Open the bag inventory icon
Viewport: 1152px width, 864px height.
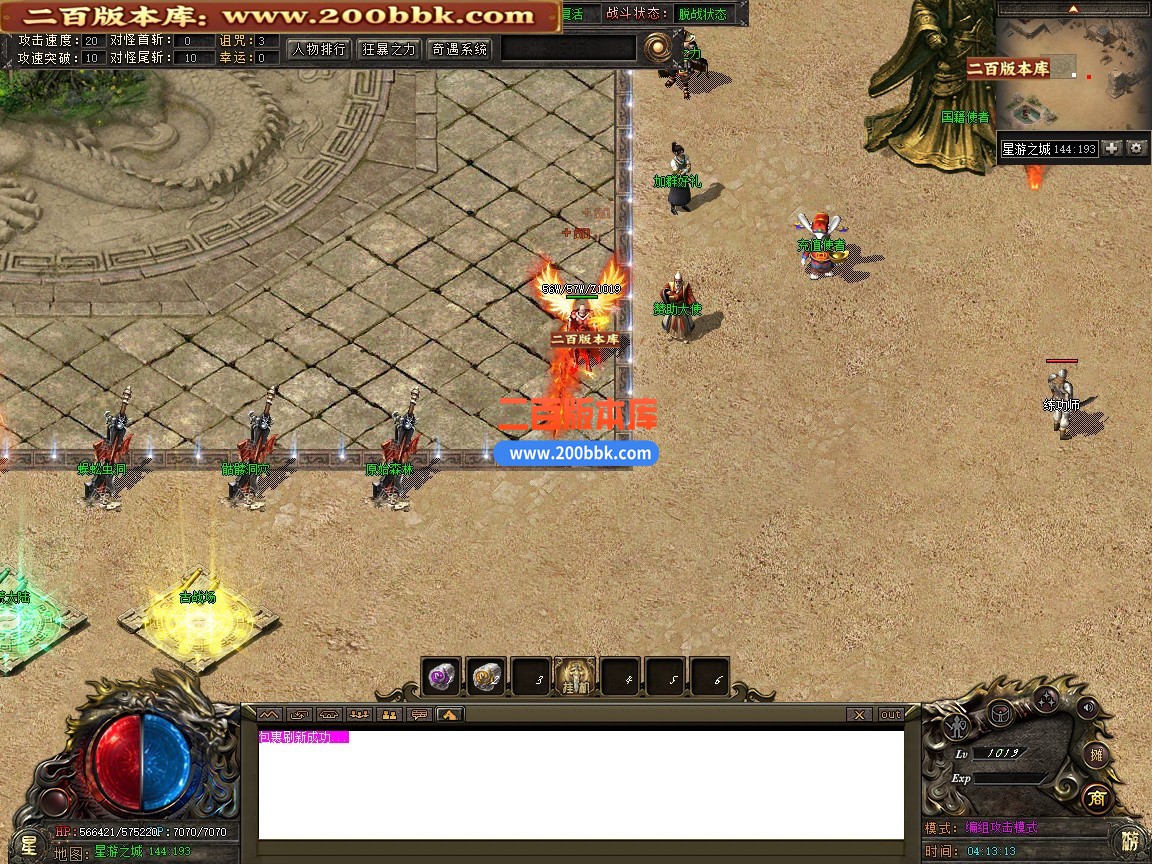1000,712
